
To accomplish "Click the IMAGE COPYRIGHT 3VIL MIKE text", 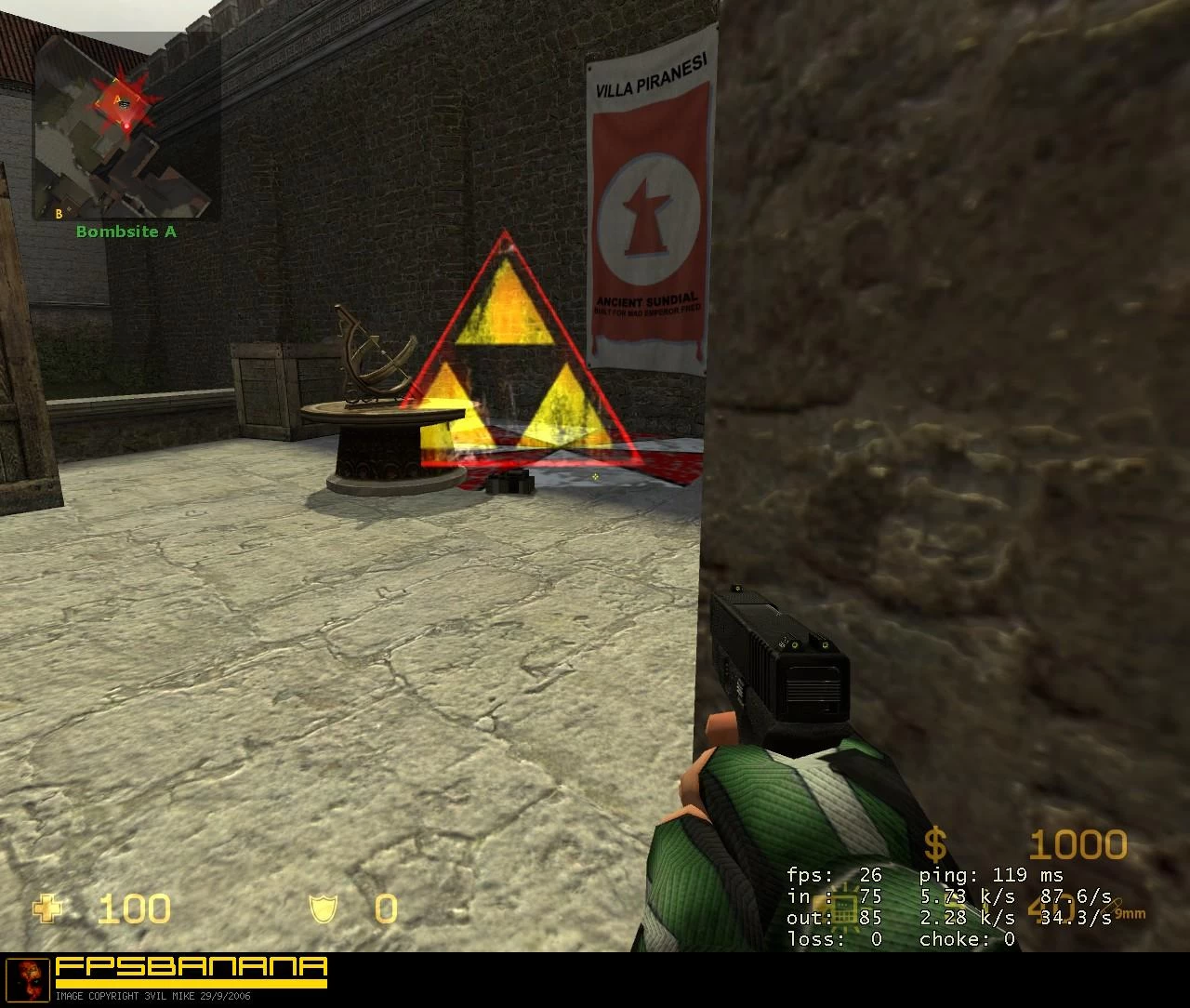I will tap(152, 996).
